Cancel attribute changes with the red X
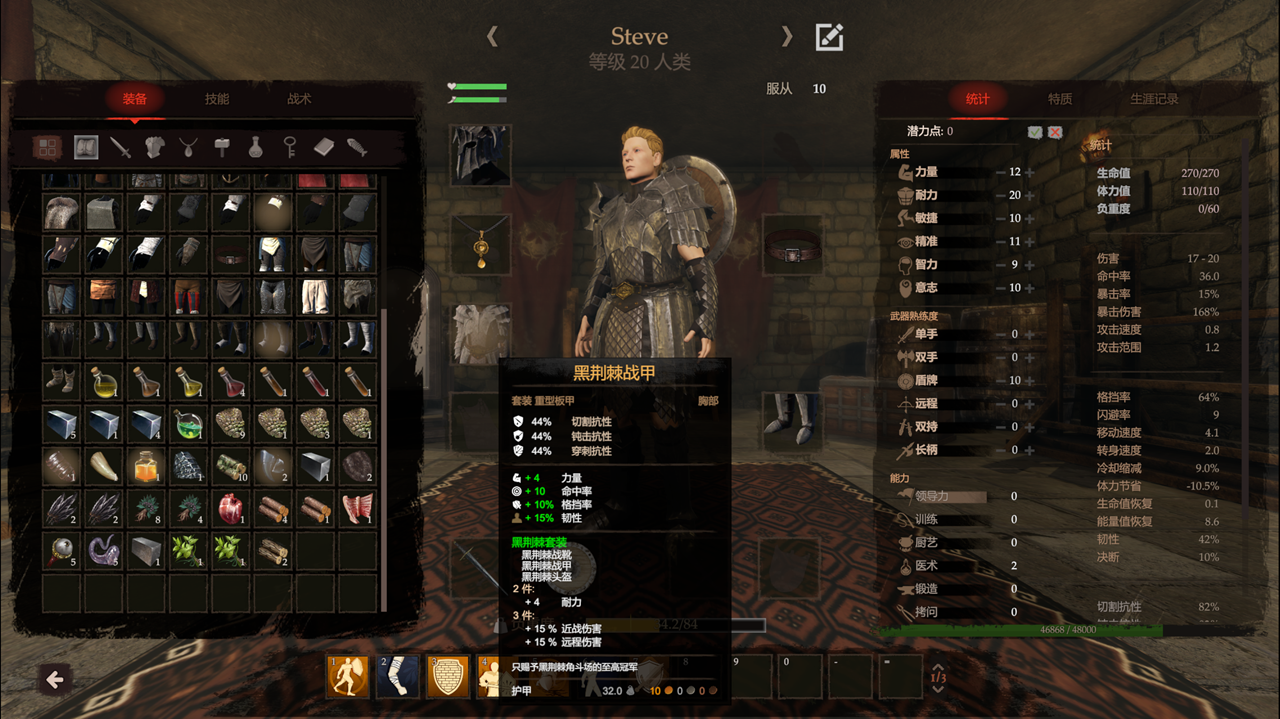This screenshot has width=1280, height=719. [1055, 131]
